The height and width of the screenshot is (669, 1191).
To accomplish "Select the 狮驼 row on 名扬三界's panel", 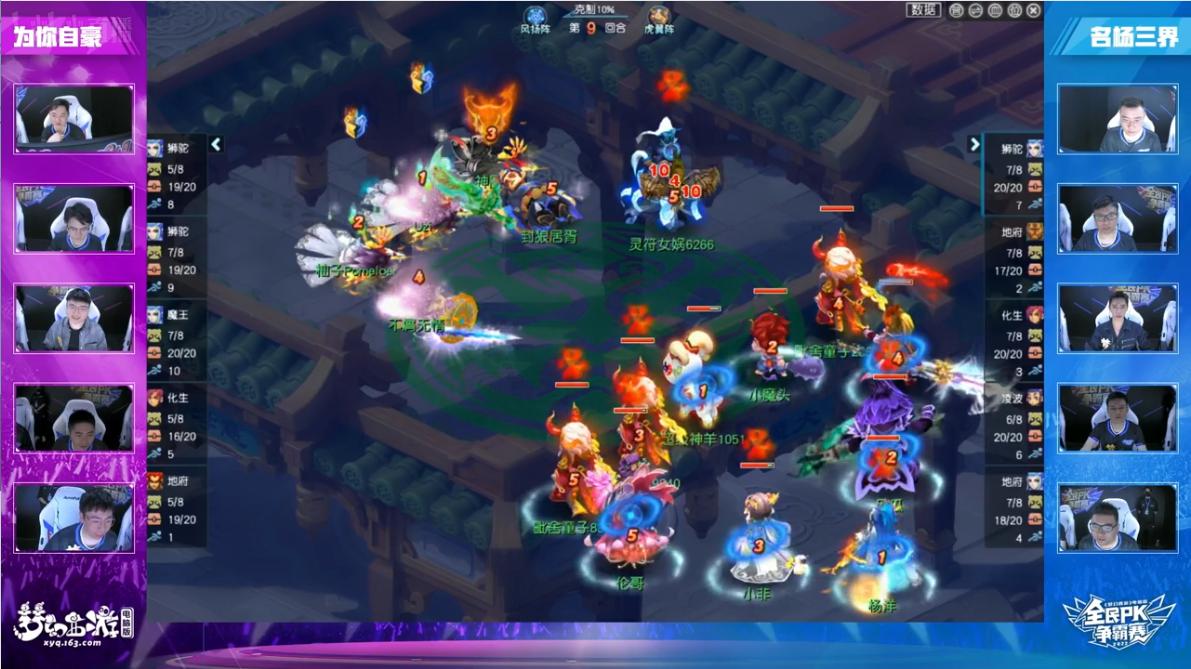I will [1012, 174].
